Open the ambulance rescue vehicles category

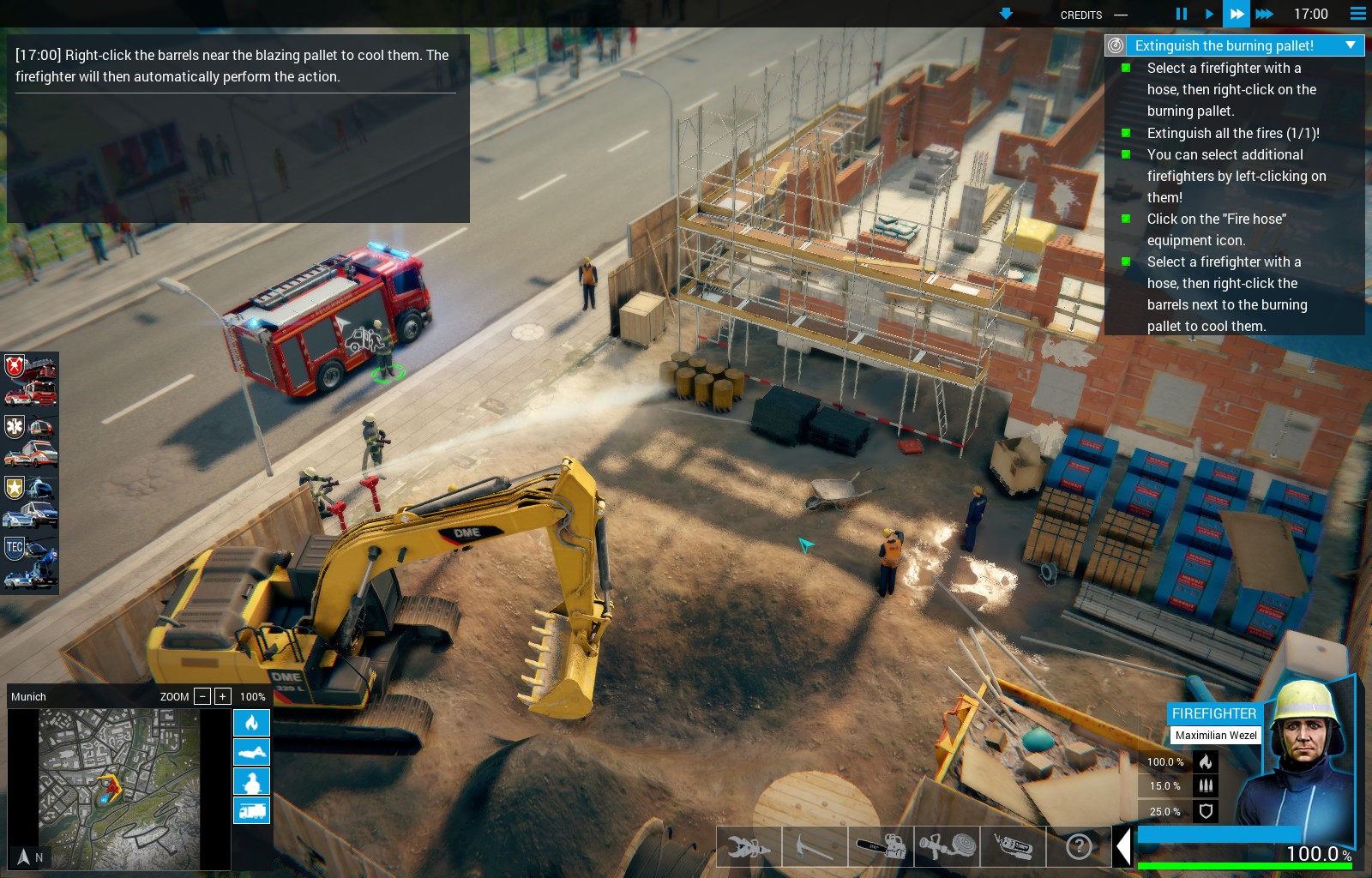click(x=30, y=440)
